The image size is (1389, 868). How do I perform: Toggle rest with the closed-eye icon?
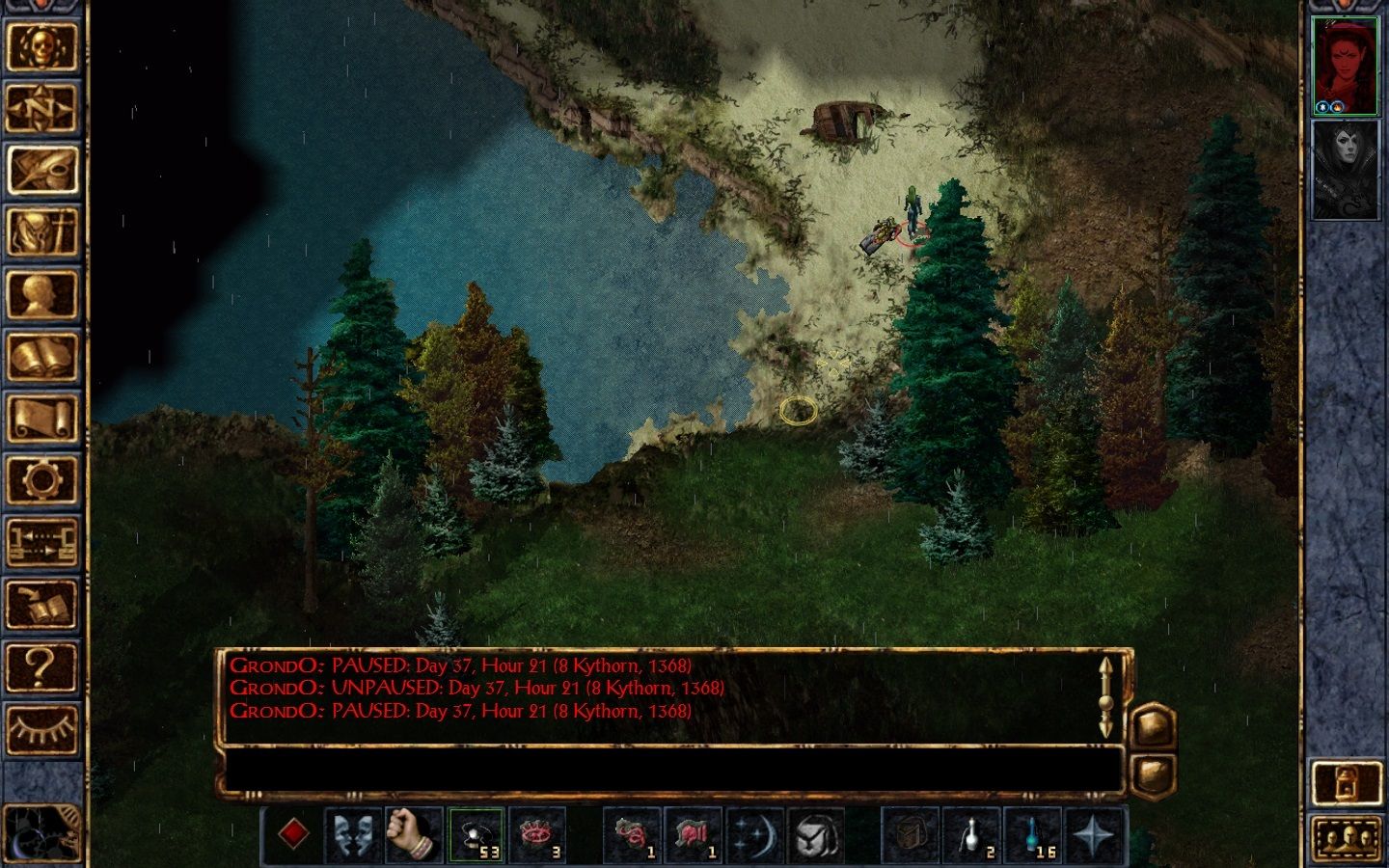(43, 728)
